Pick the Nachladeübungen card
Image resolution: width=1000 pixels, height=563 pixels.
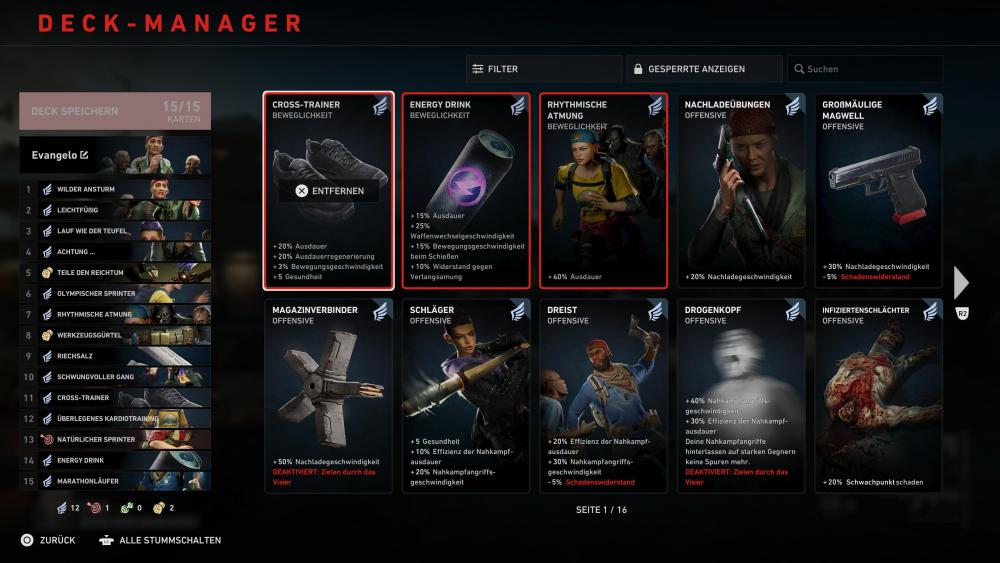[741, 190]
